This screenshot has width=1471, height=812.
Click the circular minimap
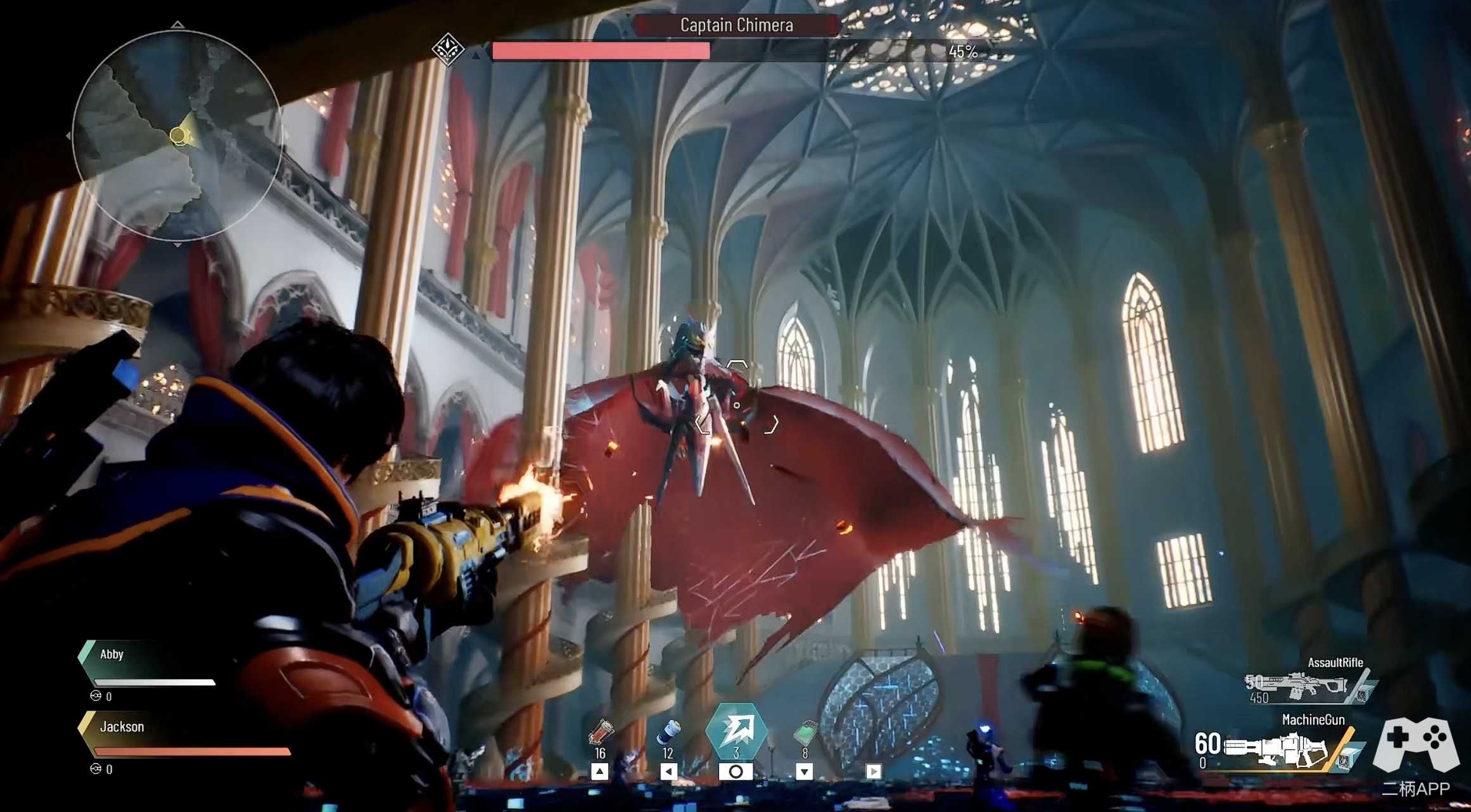click(177, 136)
